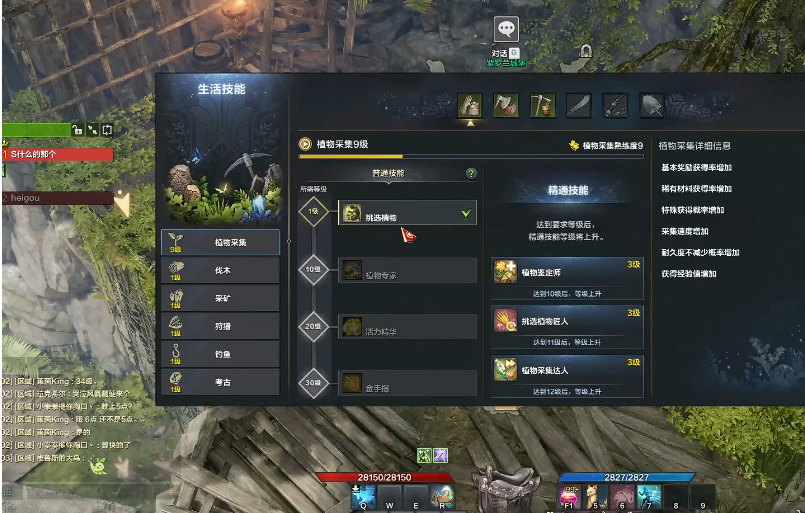The image size is (805, 513).
Task: Select the highlighted gathering tool slot
Action: point(470,105)
